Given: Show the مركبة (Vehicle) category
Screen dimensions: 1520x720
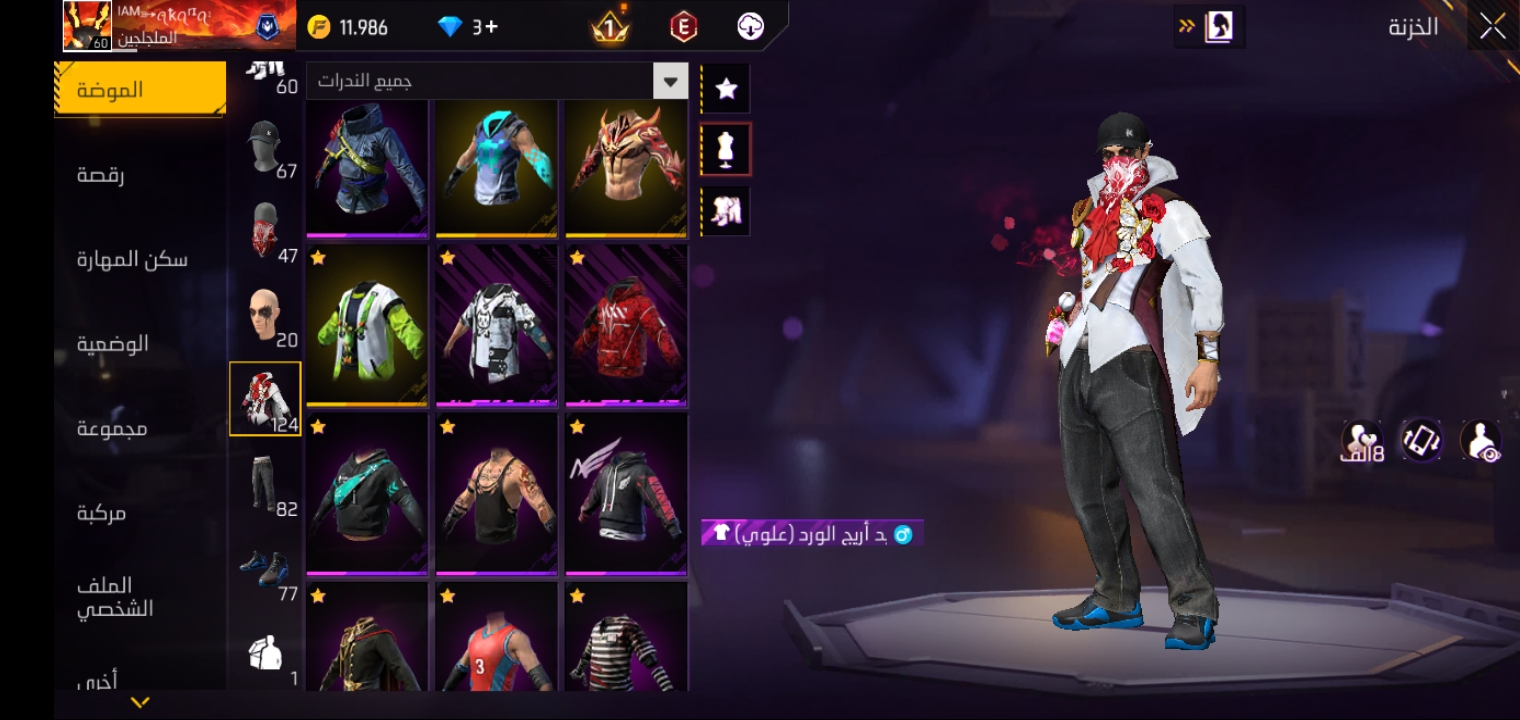Looking at the screenshot, I should (x=102, y=513).
